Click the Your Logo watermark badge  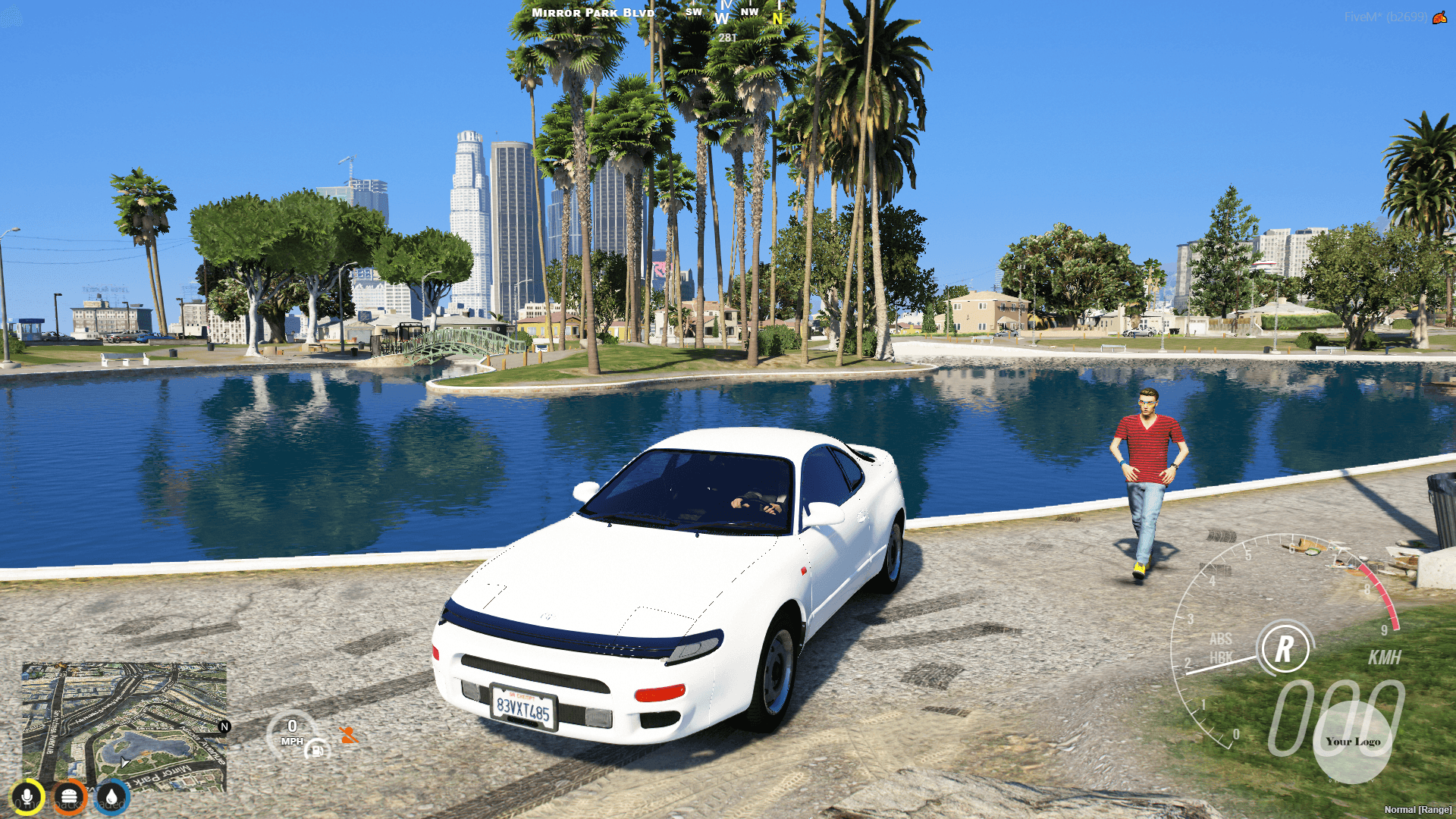[1352, 742]
